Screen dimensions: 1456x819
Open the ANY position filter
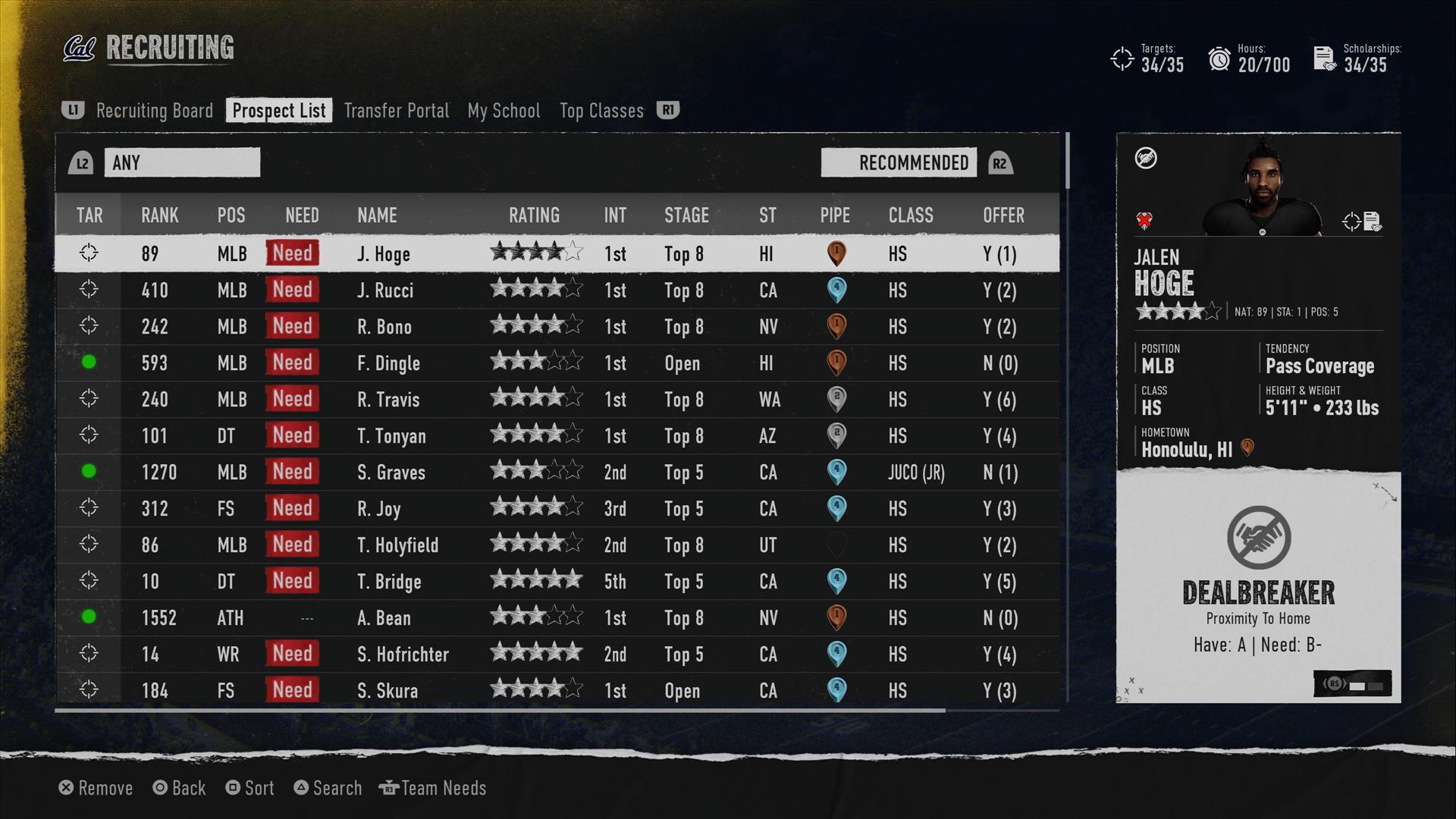click(x=182, y=163)
